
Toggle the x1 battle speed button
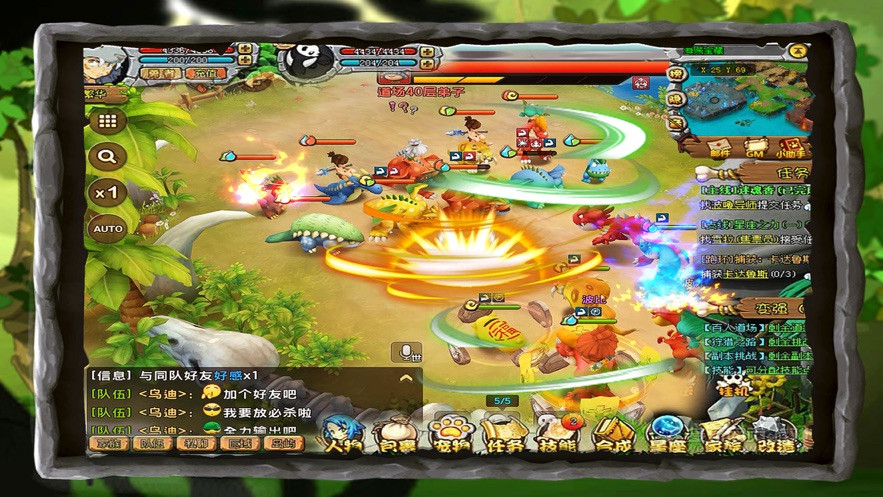pyautogui.click(x=108, y=192)
